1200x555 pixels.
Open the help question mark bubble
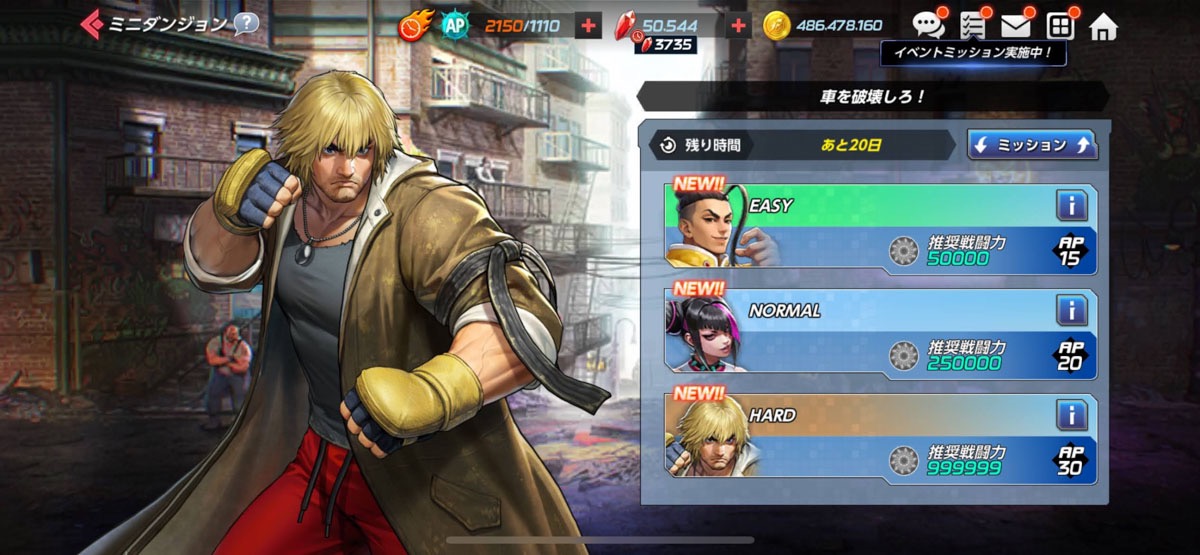pyautogui.click(x=246, y=23)
